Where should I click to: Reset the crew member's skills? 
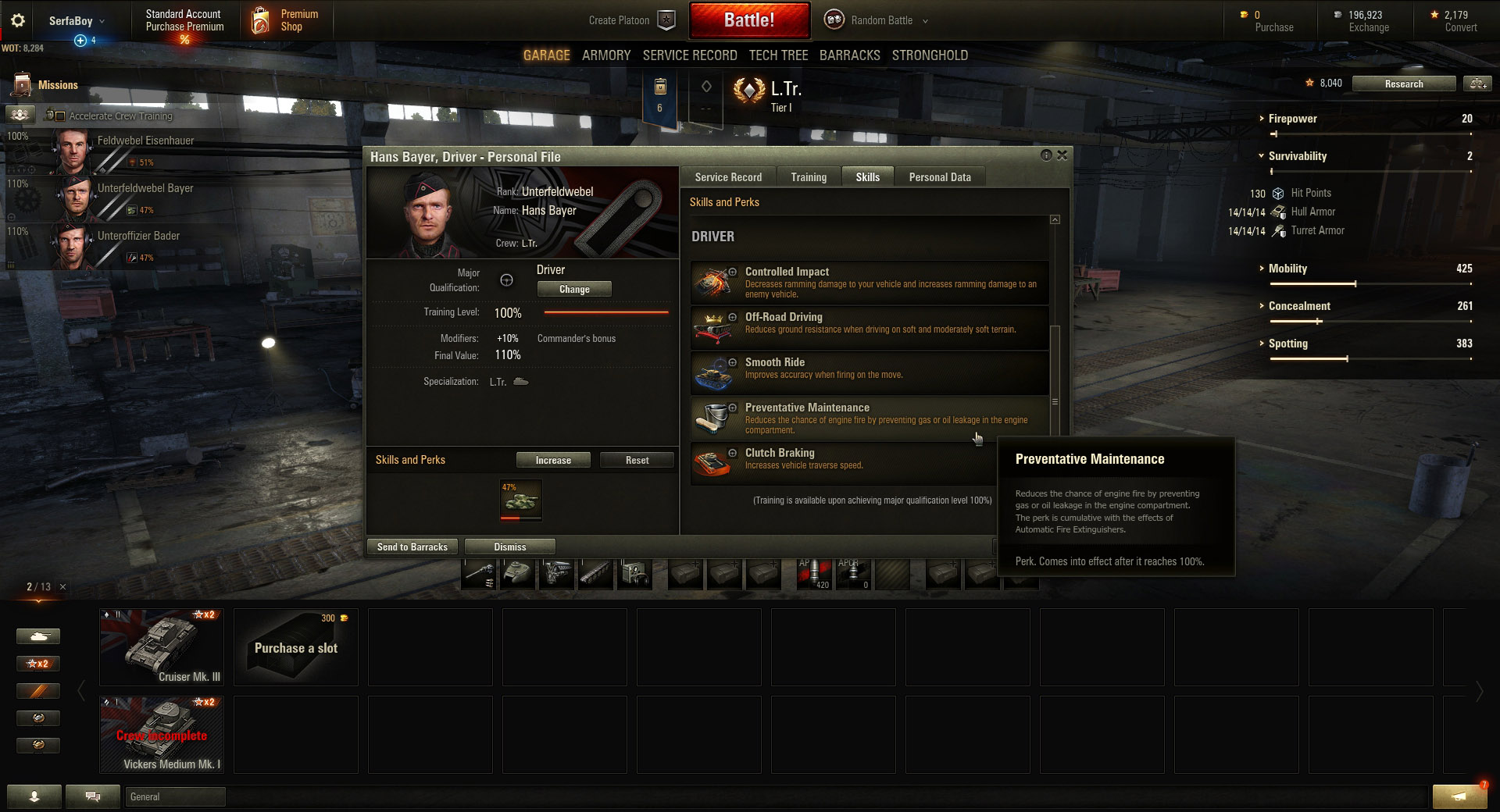(637, 461)
